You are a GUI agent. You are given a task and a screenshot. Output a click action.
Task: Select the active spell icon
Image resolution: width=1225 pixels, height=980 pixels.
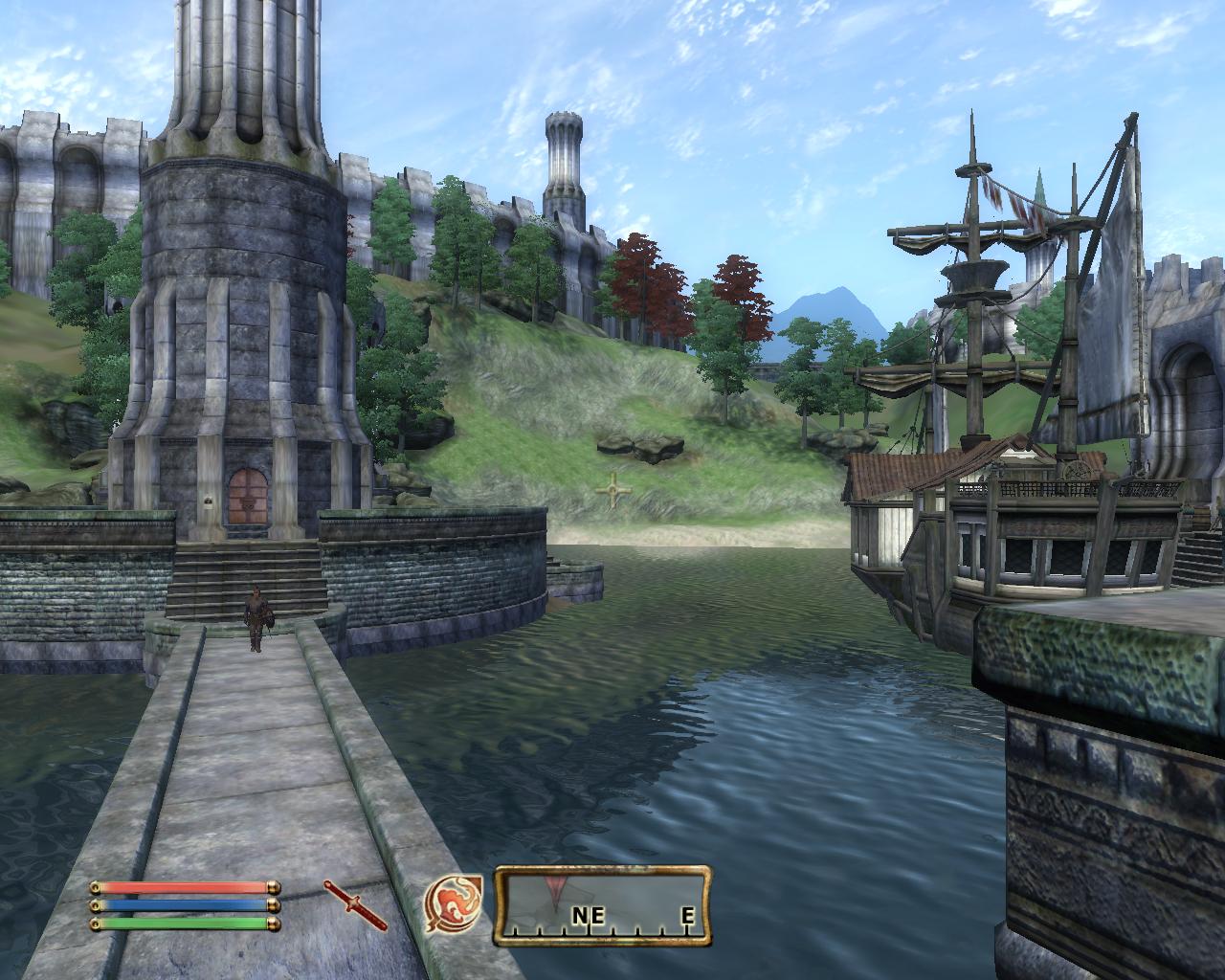pyautogui.click(x=454, y=905)
